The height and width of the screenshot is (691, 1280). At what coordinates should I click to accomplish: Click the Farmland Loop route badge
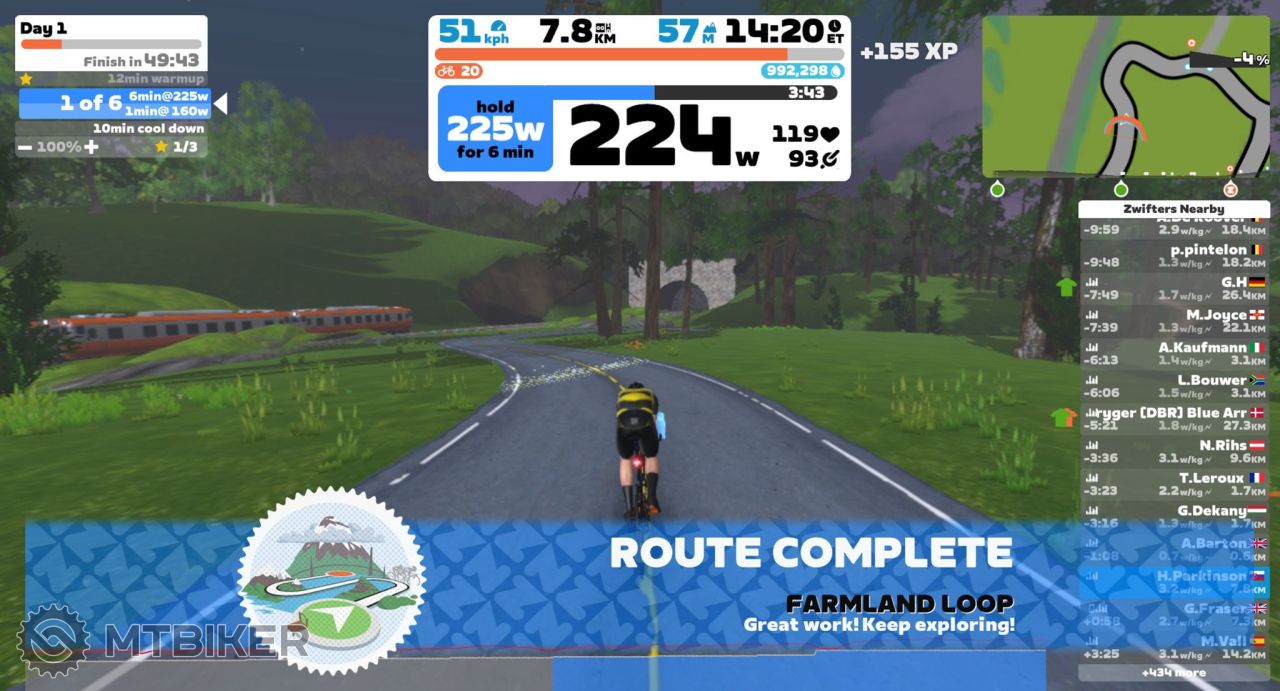(x=331, y=581)
